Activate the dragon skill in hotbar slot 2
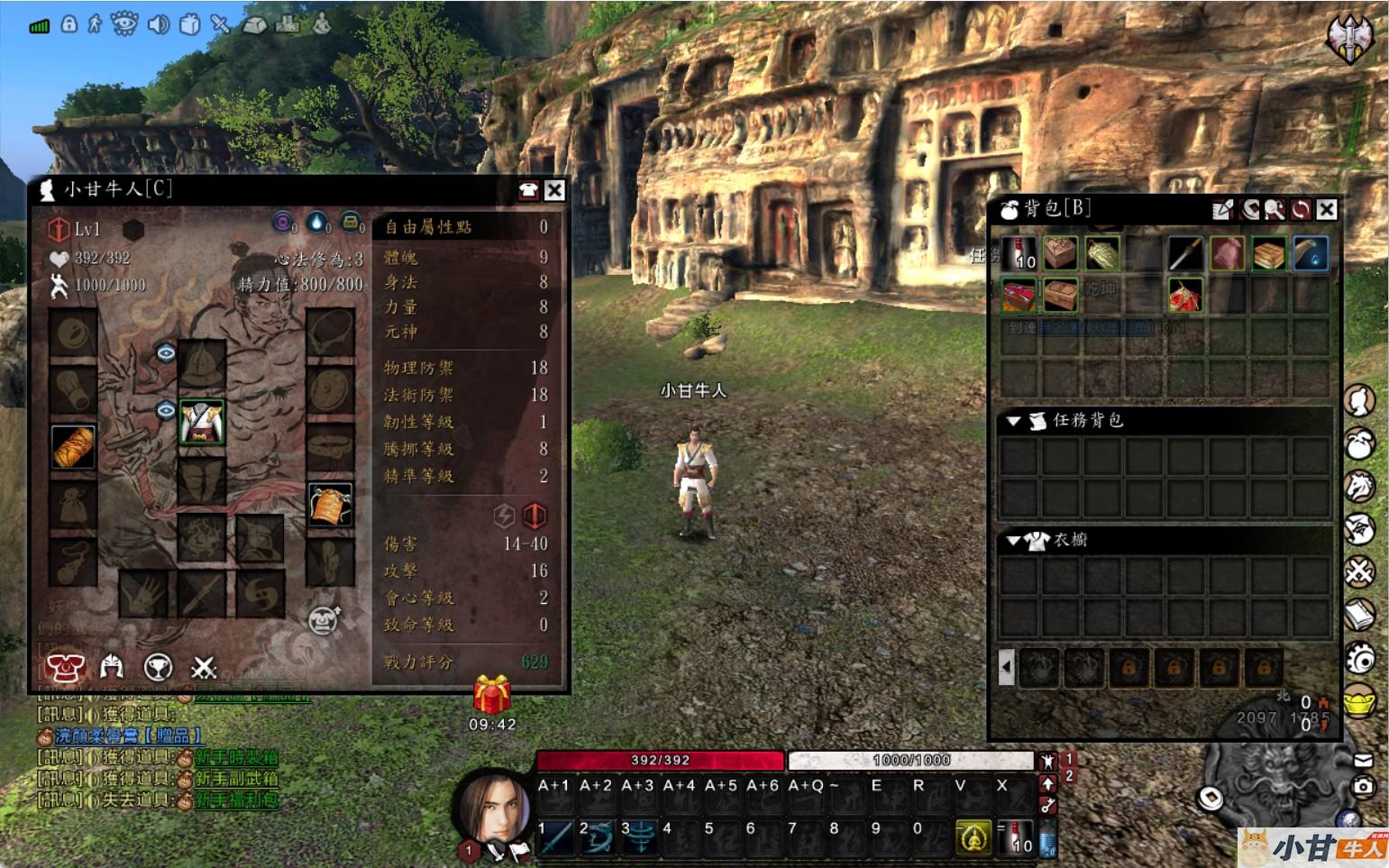1389x868 pixels. coord(597,837)
